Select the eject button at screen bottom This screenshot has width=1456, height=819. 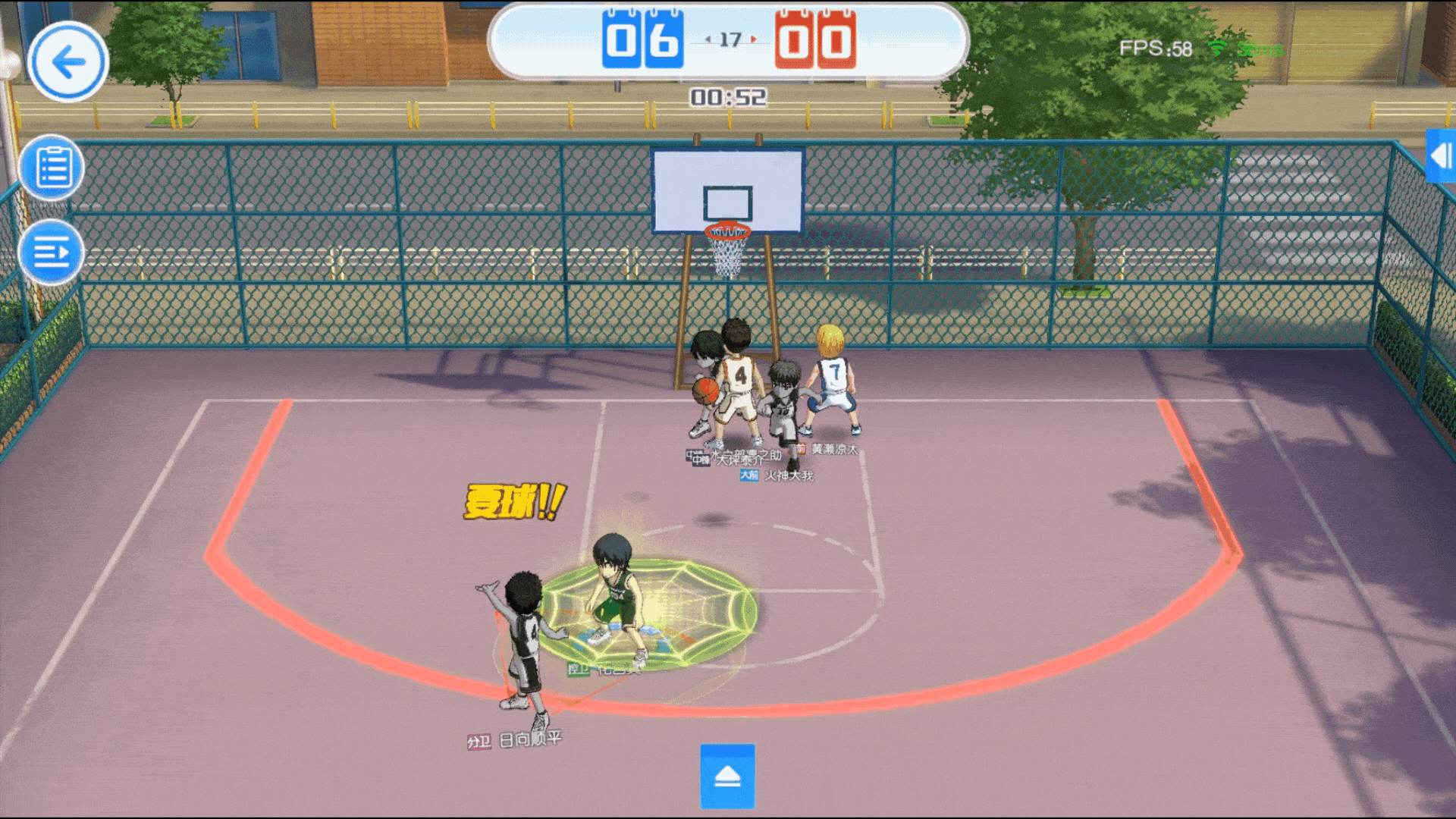pos(726,777)
